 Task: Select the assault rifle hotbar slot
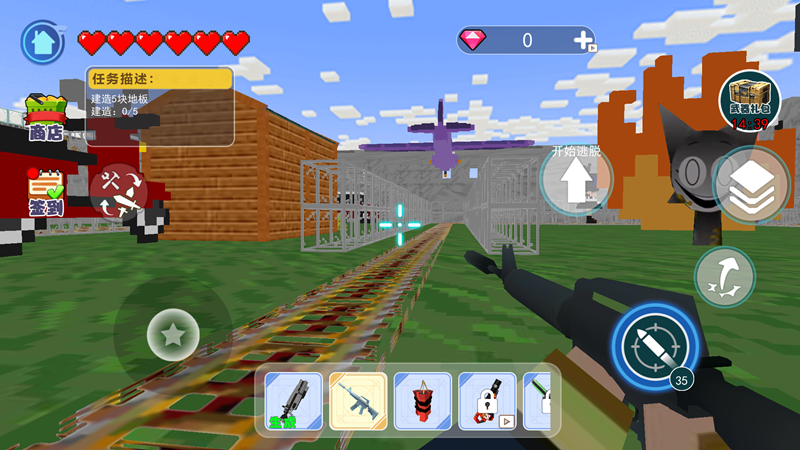[x=358, y=402]
